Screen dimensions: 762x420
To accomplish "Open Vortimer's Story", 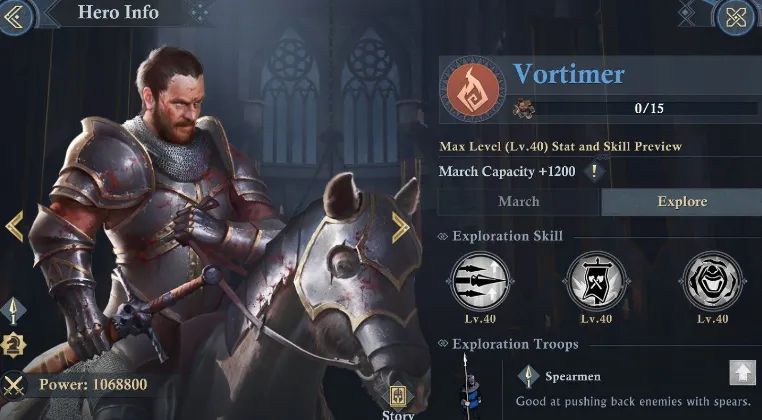I will point(398,401).
